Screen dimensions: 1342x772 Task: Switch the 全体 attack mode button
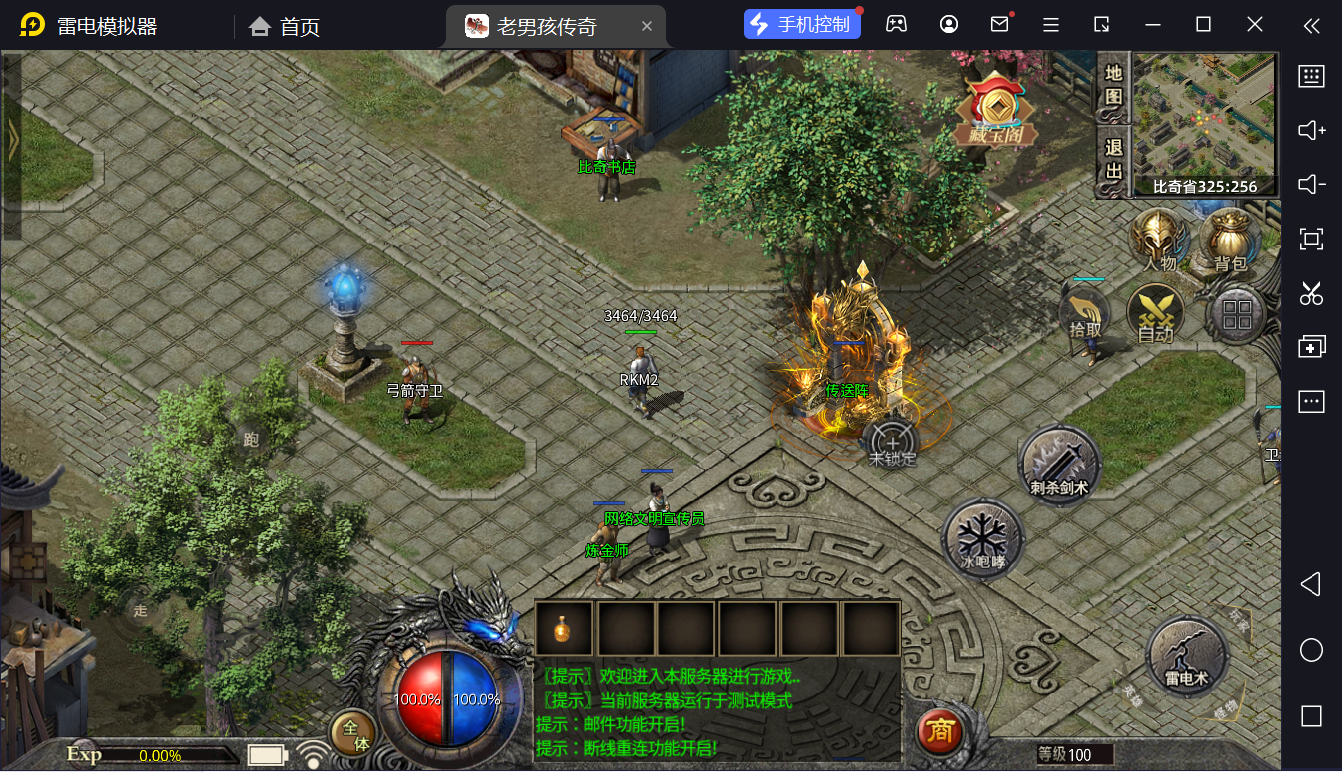pyautogui.click(x=354, y=734)
